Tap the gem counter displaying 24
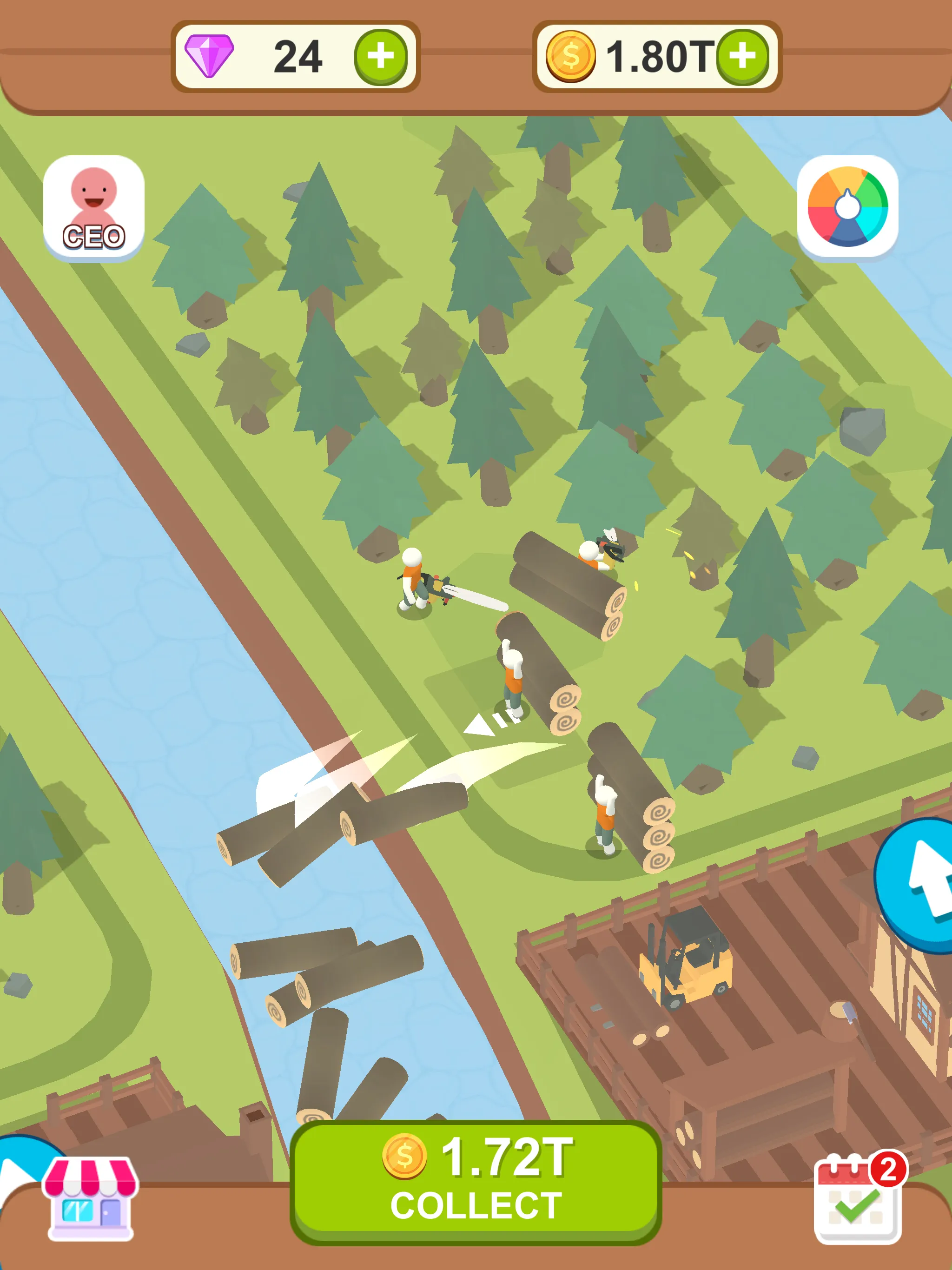952x1270 pixels. tap(298, 54)
